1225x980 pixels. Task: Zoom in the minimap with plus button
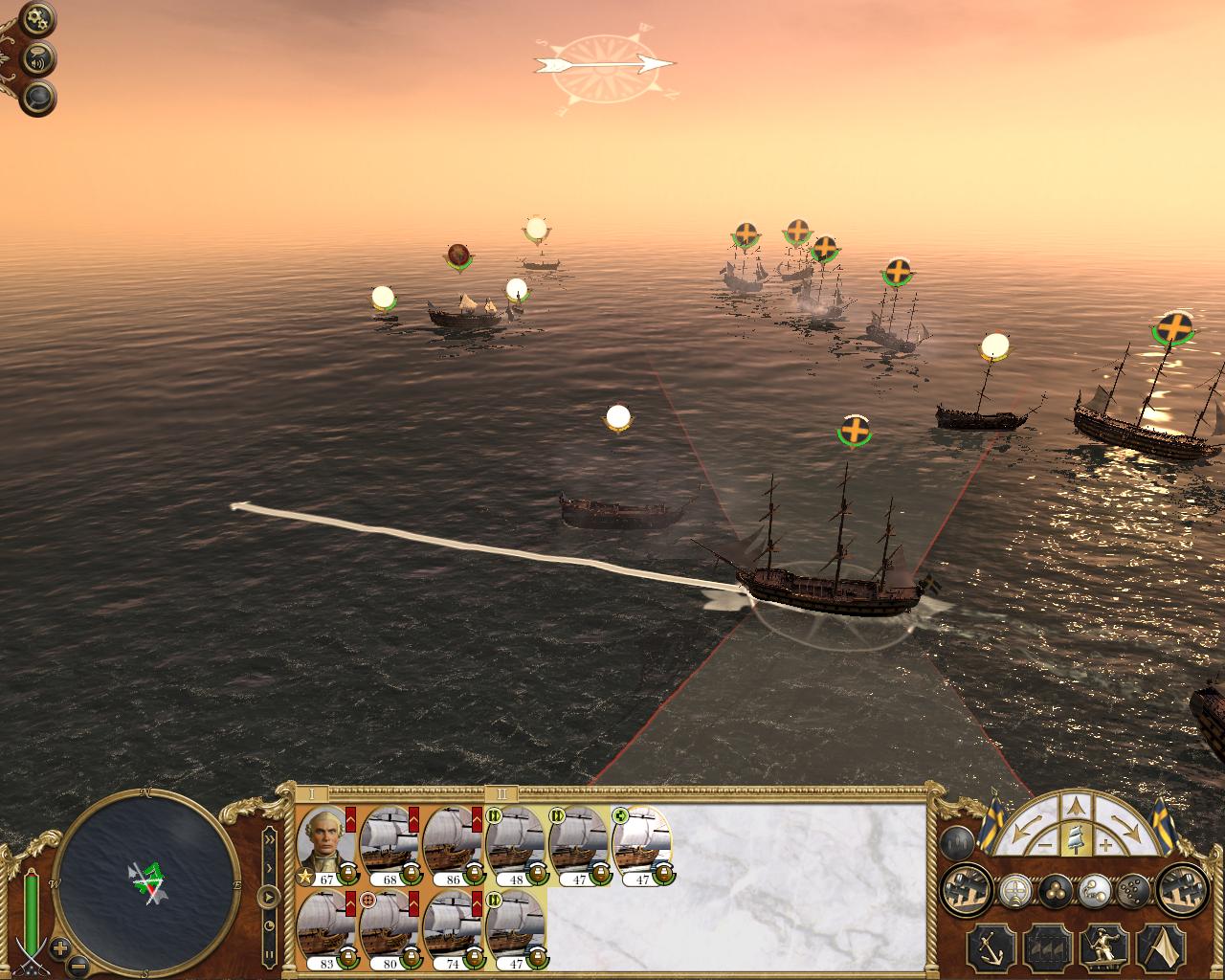(x=59, y=948)
